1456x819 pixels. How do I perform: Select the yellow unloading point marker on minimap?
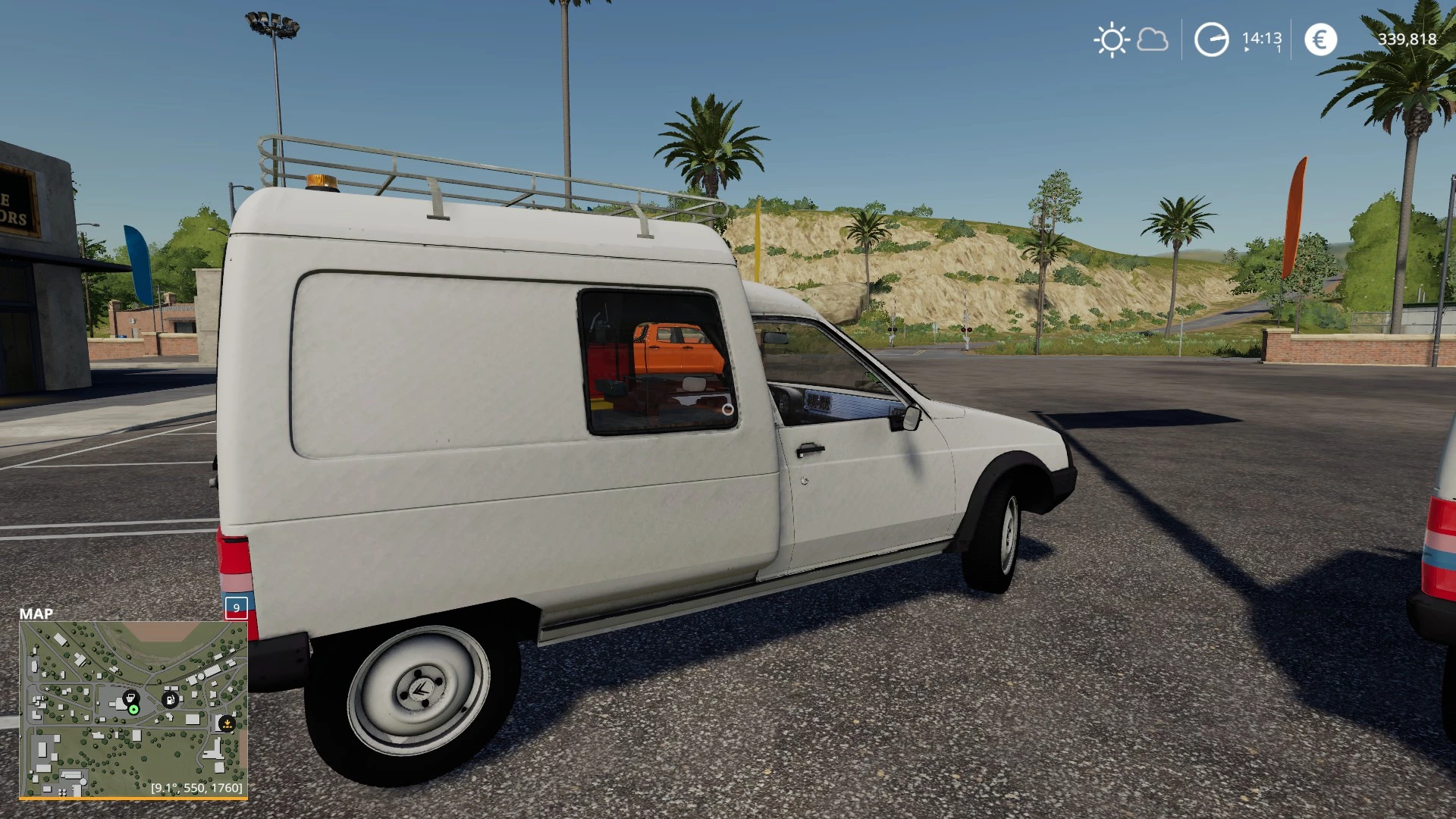point(226,723)
